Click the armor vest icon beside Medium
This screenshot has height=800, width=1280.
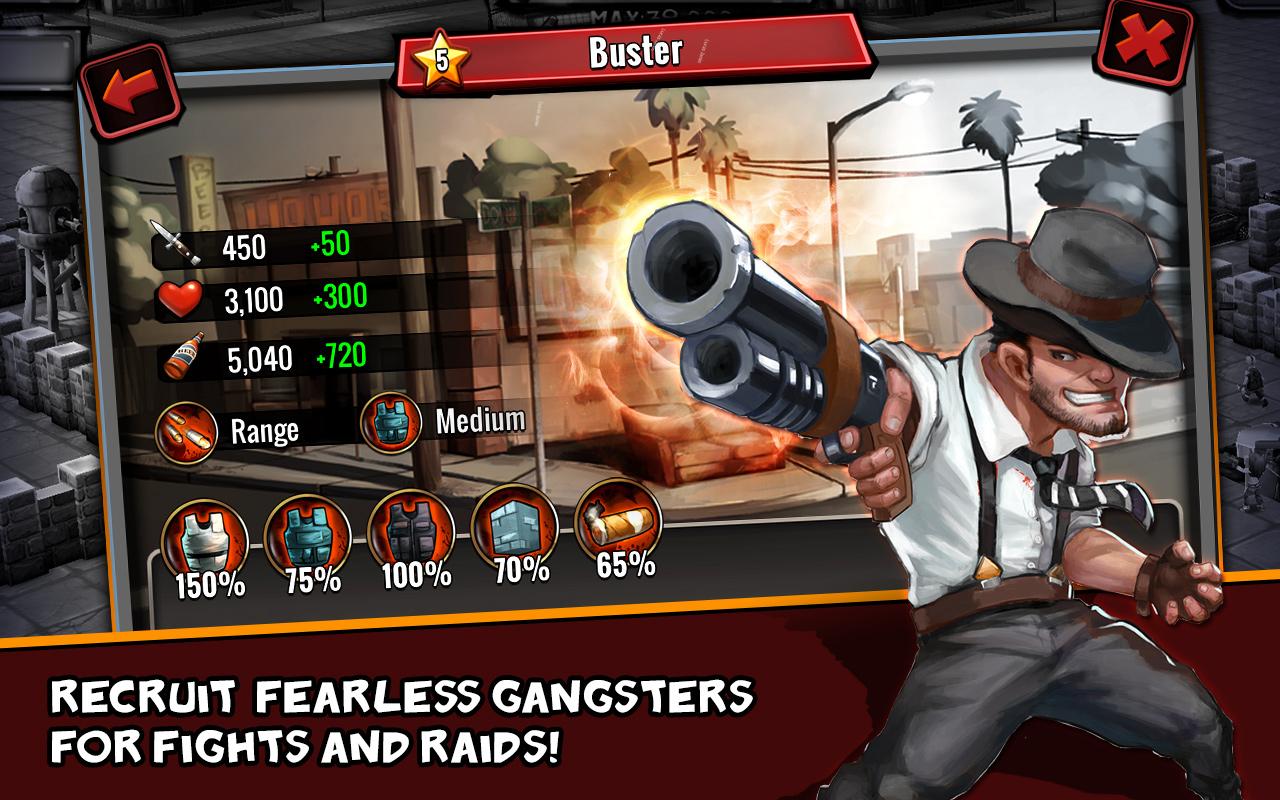391,422
